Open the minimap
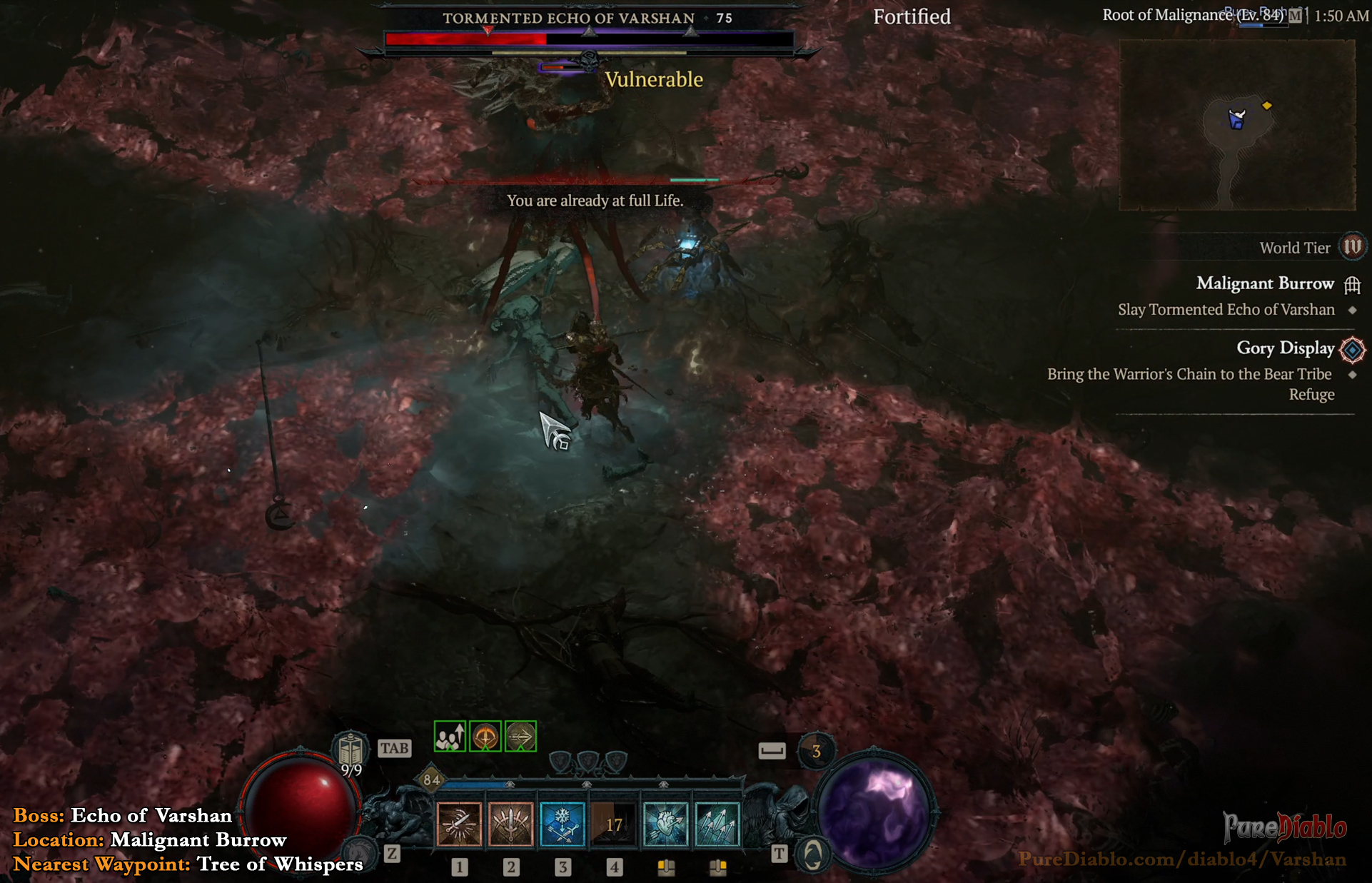This screenshot has width=1372, height=883. click(x=1236, y=125)
